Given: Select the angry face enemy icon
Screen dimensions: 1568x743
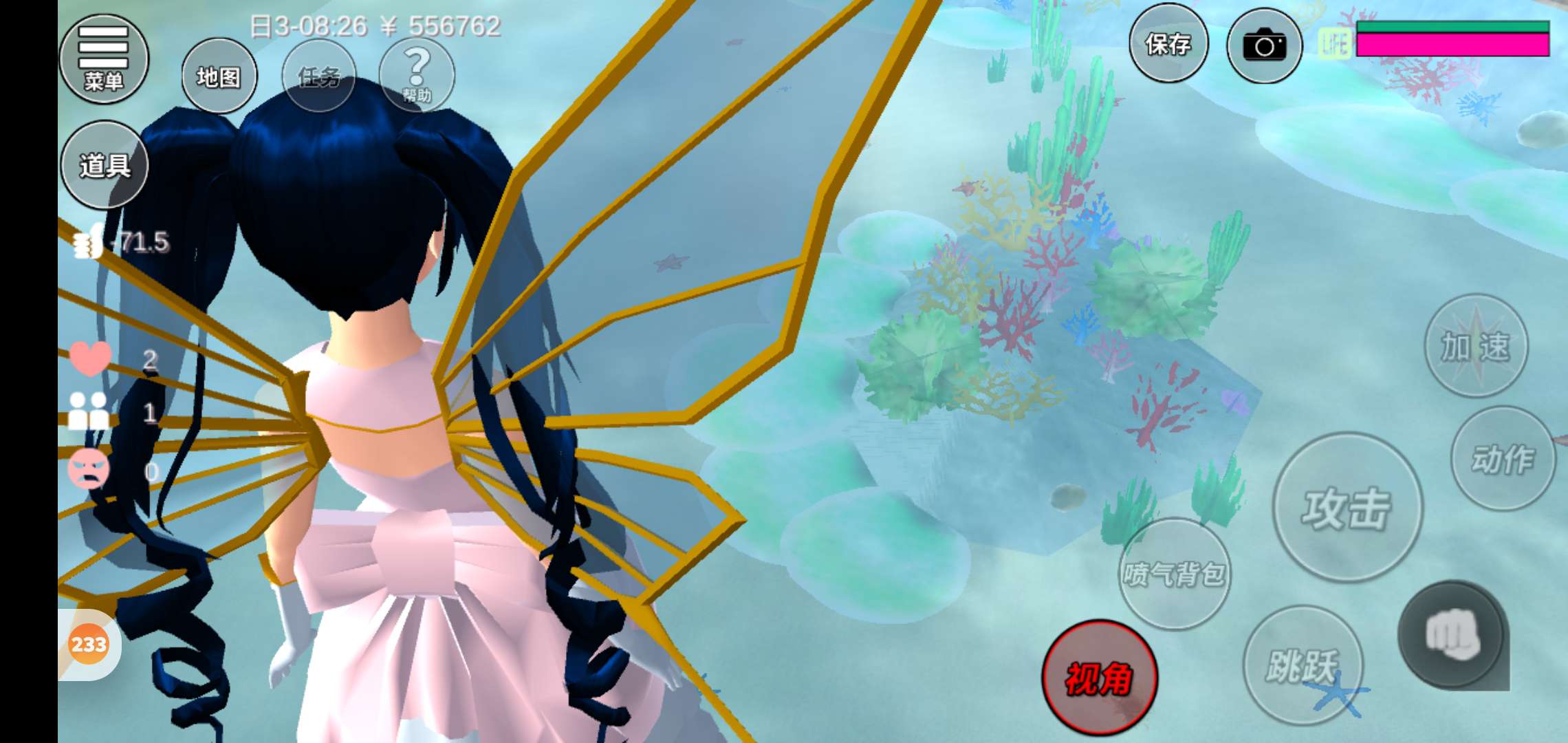Looking at the screenshot, I should pos(89,469).
